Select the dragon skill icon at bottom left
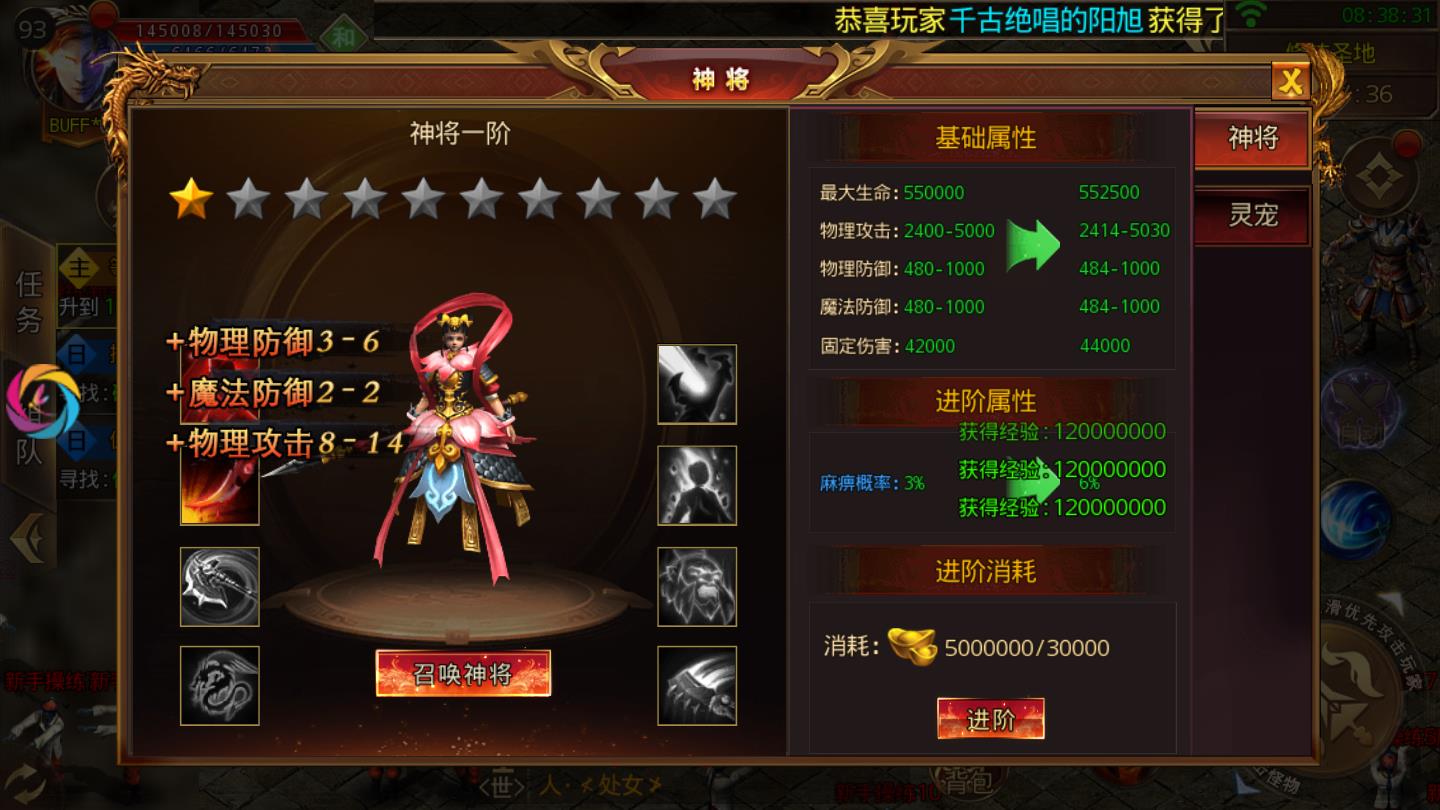 pyautogui.click(x=218, y=682)
